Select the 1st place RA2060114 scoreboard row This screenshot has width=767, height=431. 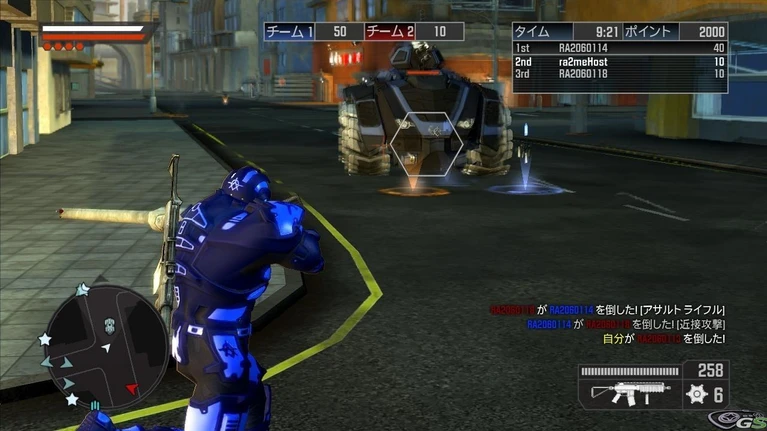click(x=619, y=48)
